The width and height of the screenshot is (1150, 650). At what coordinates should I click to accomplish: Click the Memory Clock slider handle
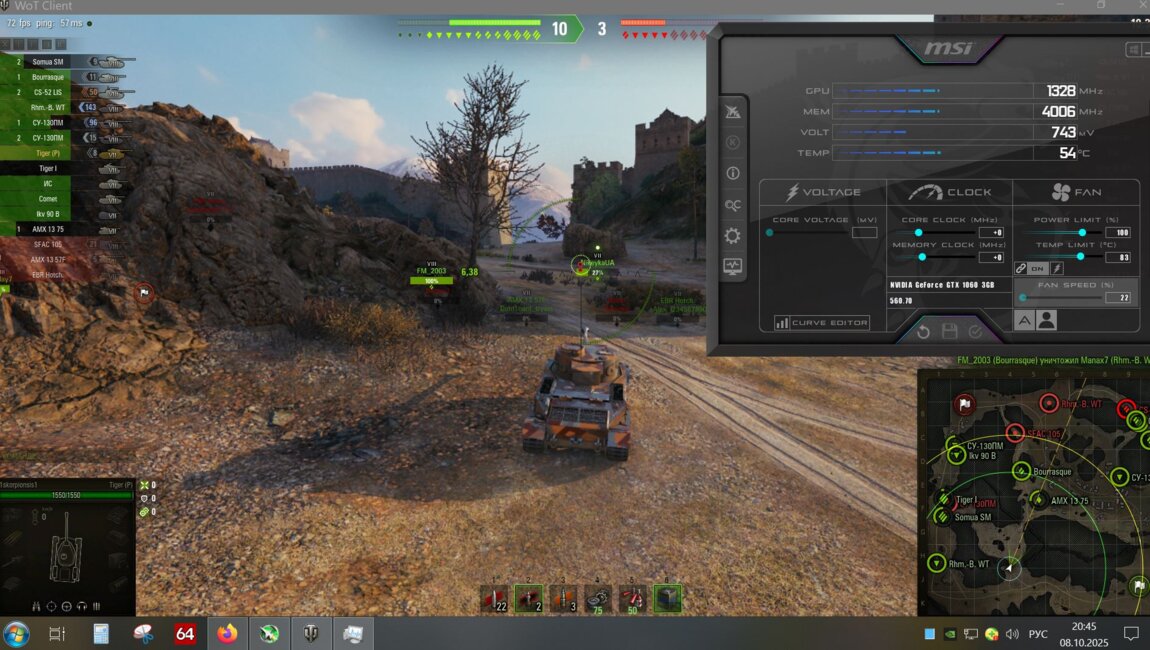pos(922,257)
